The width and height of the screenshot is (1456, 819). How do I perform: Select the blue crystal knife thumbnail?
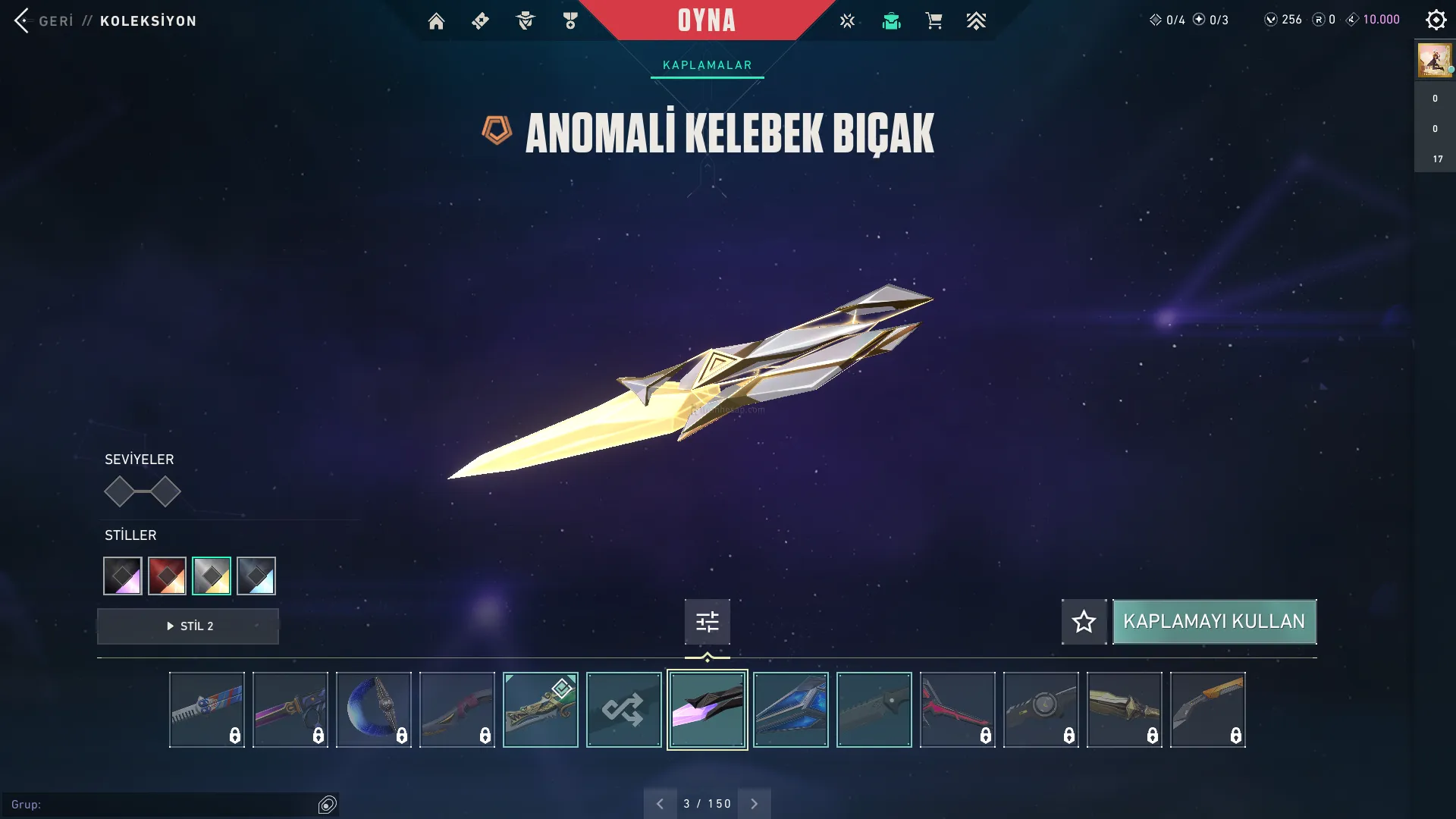pyautogui.click(x=790, y=710)
